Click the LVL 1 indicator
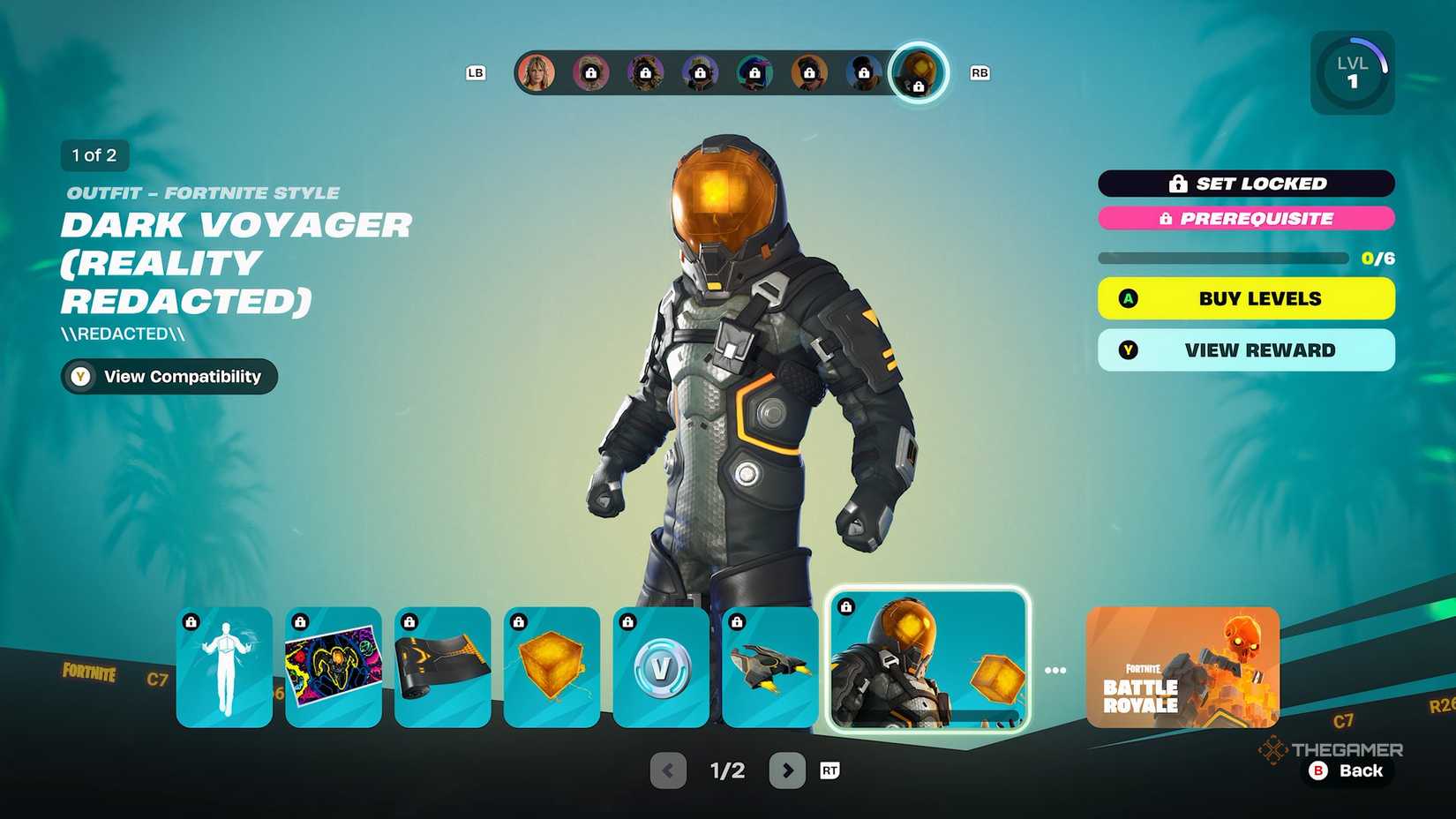 pos(1352,72)
